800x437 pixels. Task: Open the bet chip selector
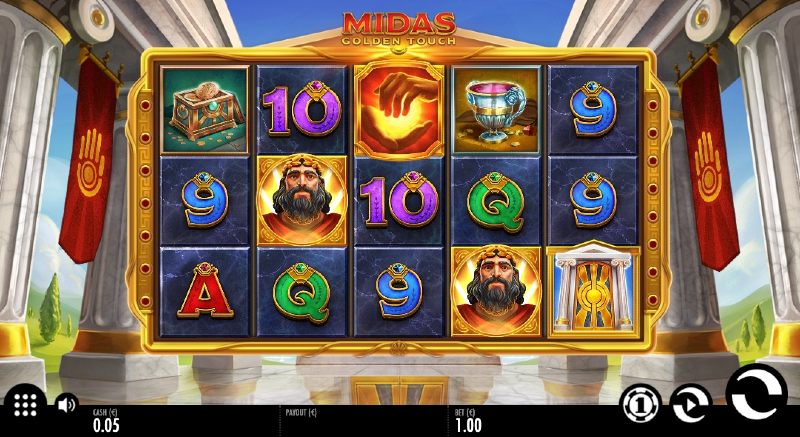point(640,403)
